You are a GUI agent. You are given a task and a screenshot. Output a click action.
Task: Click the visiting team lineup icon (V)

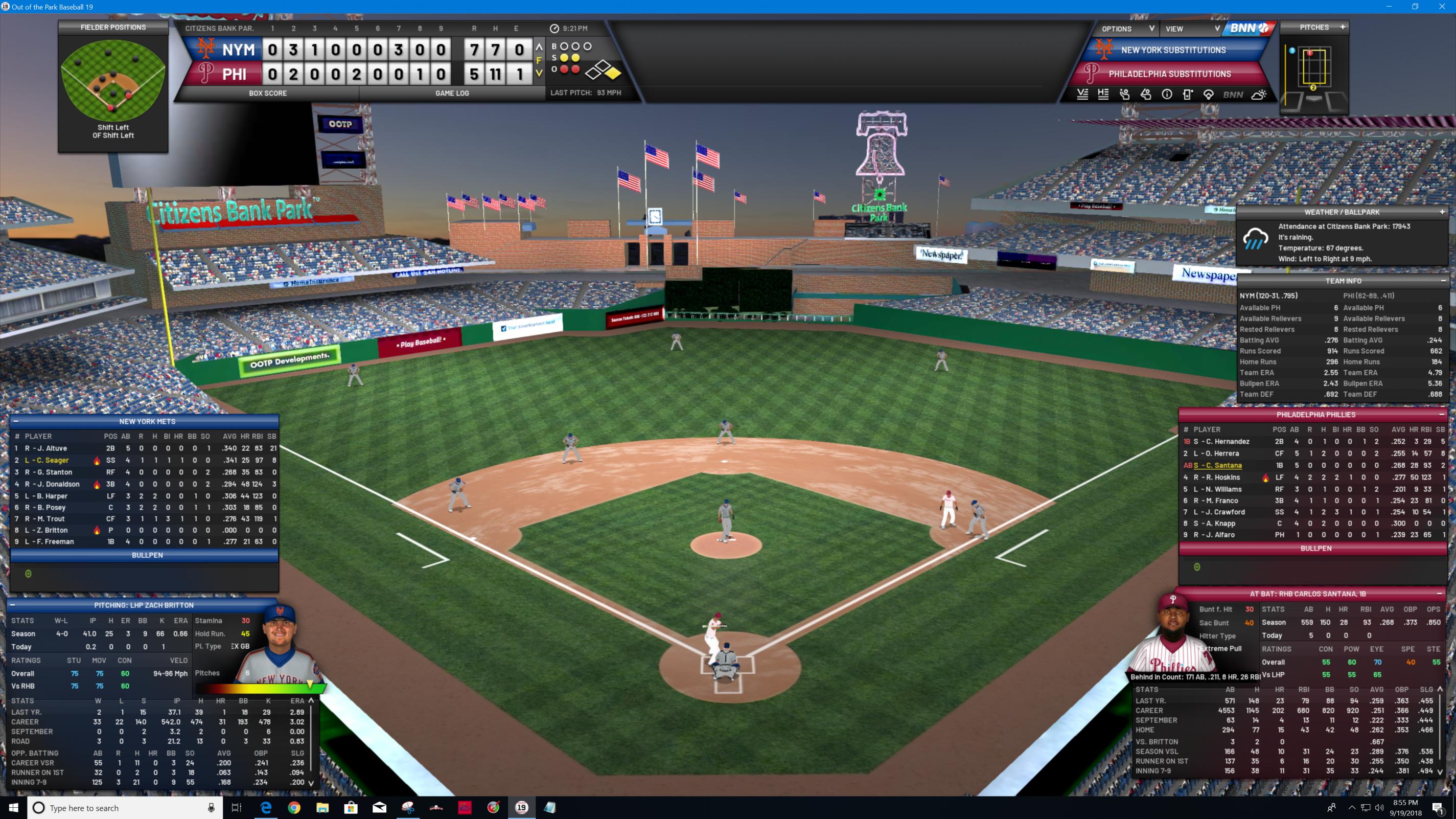point(1082,95)
